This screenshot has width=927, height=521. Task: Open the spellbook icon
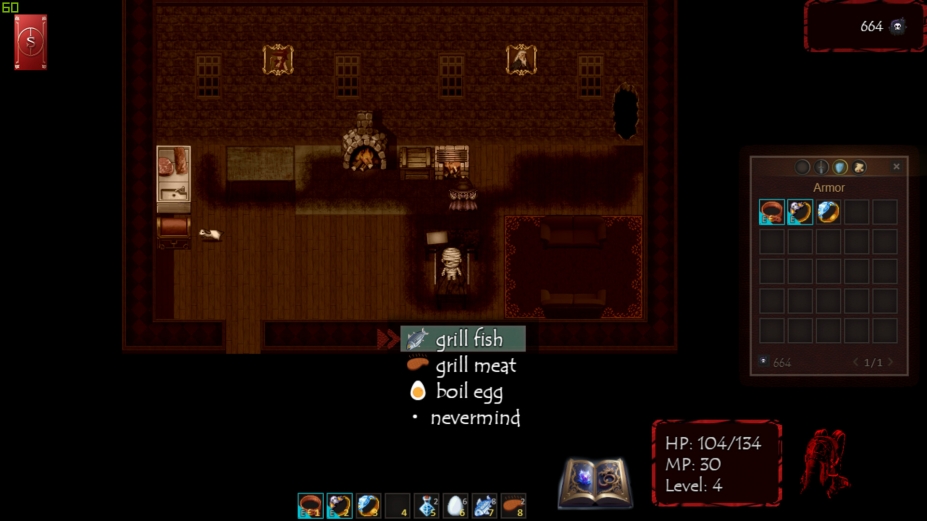point(595,483)
